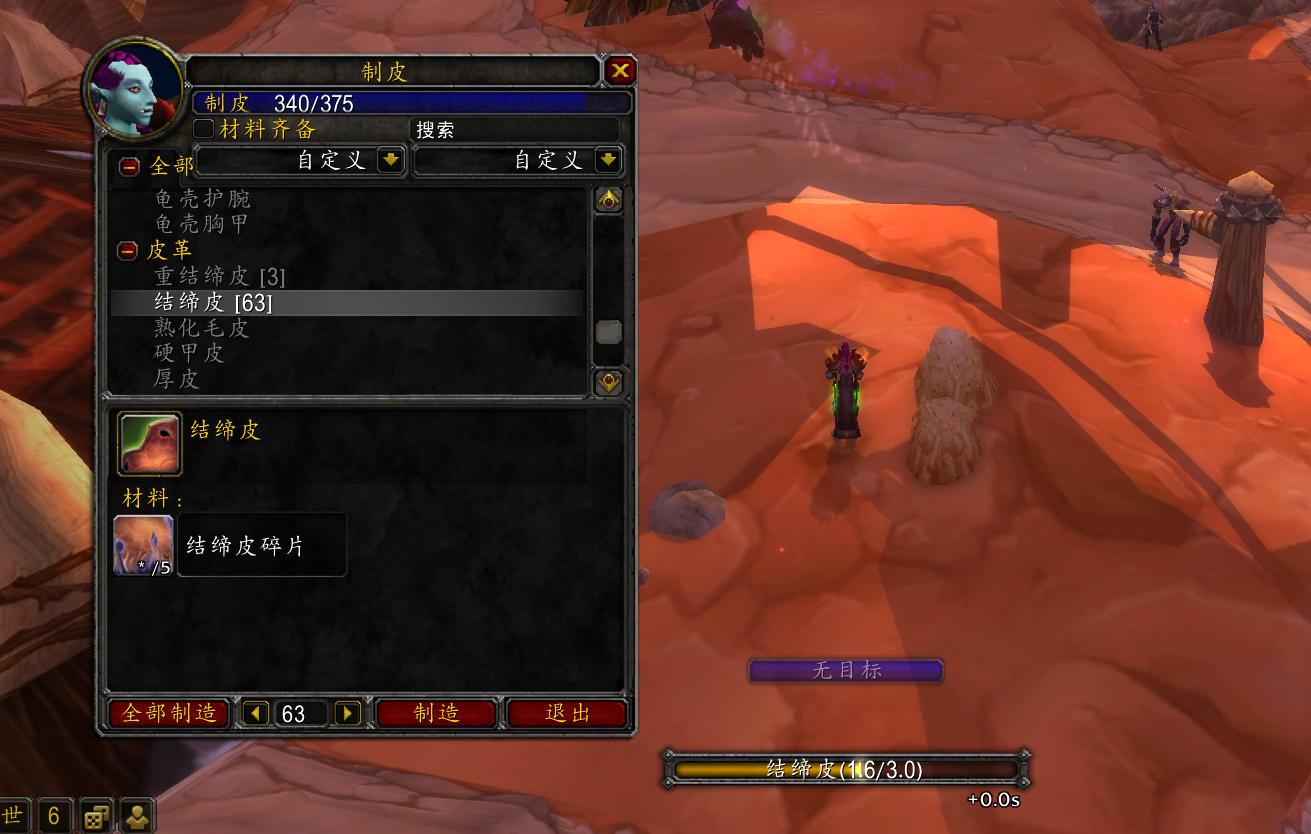
Task: Choose the 厚皮 recipe
Action: coord(177,379)
